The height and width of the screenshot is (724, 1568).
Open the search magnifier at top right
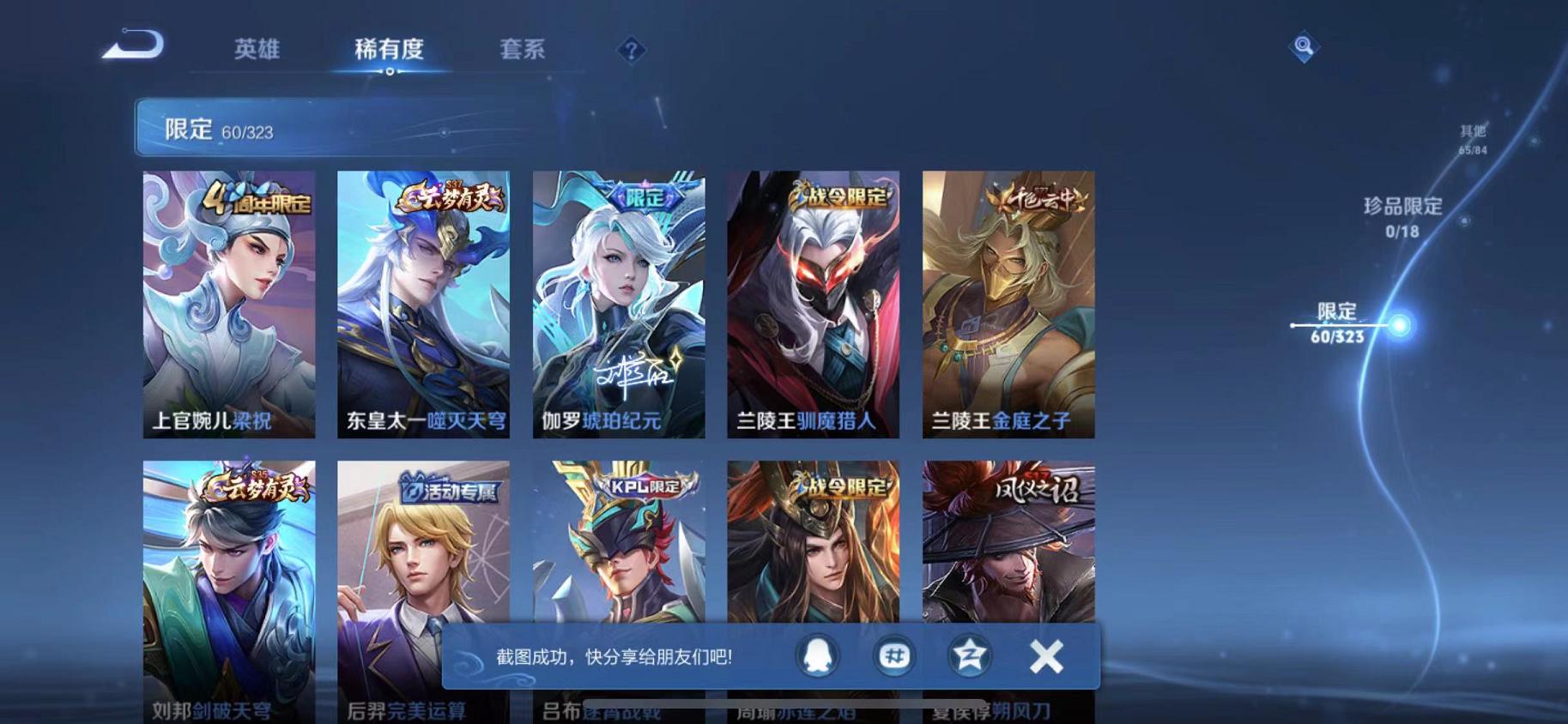point(1303,47)
